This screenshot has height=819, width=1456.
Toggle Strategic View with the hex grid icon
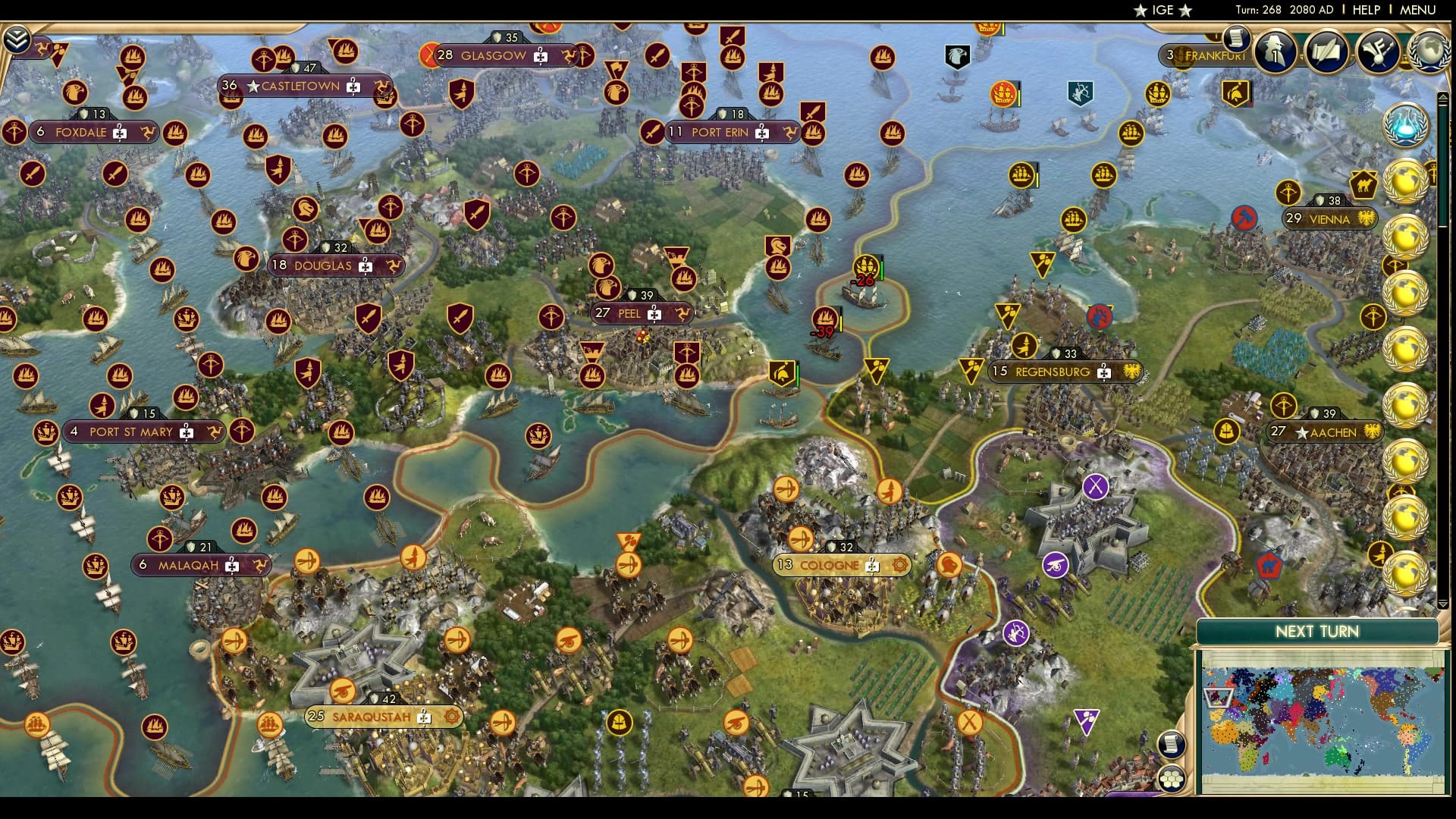pos(1172,777)
